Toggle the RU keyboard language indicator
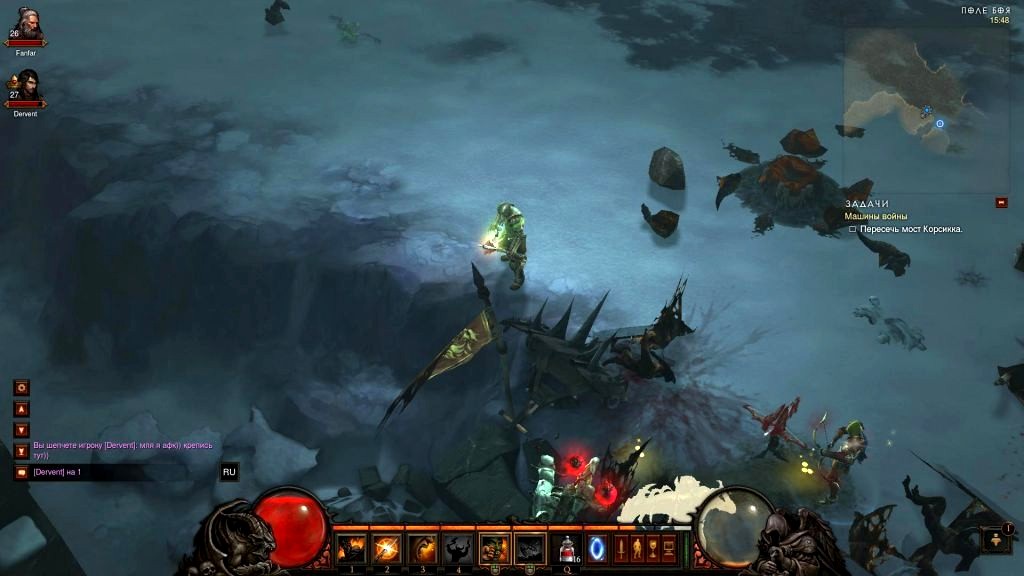This screenshot has width=1024, height=576. coord(229,472)
